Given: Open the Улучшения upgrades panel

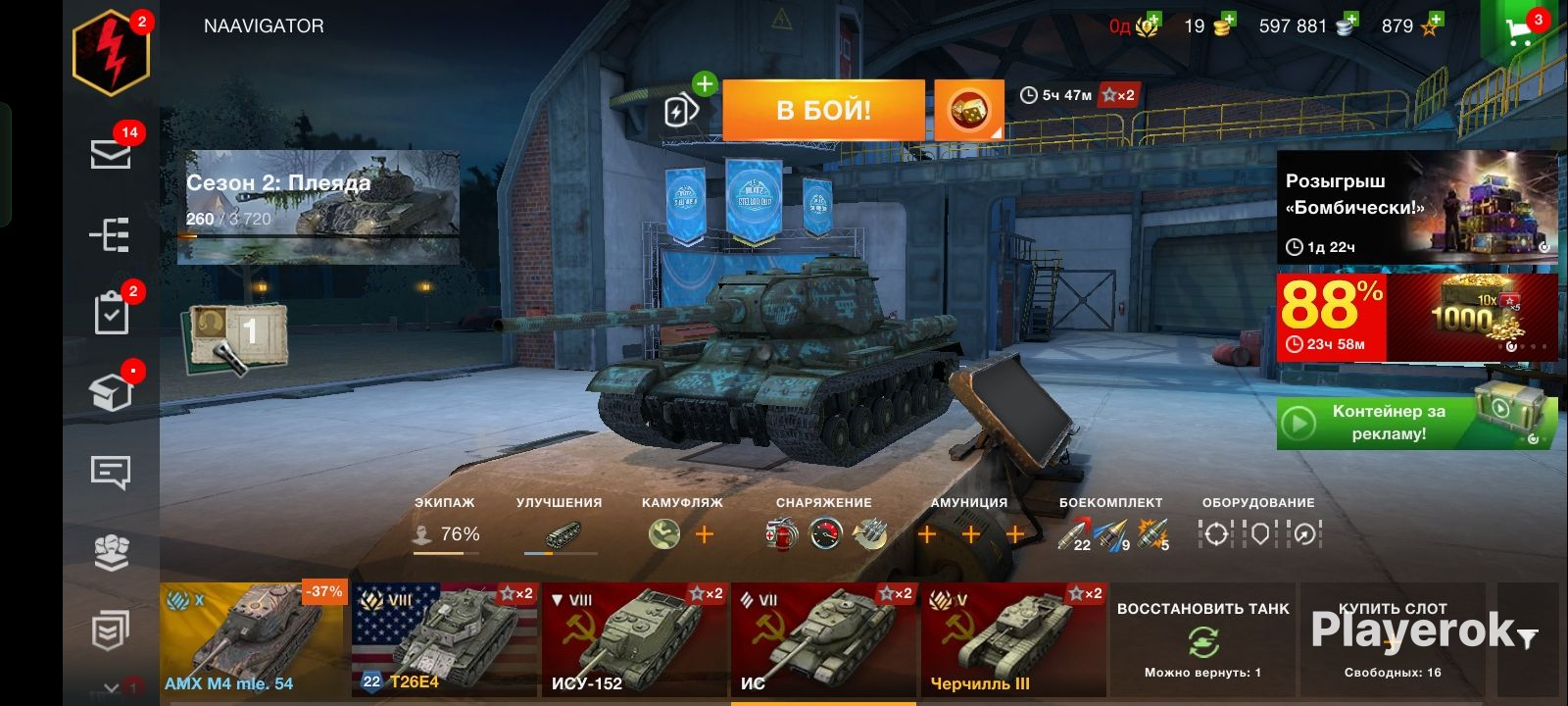Looking at the screenshot, I should point(560,528).
